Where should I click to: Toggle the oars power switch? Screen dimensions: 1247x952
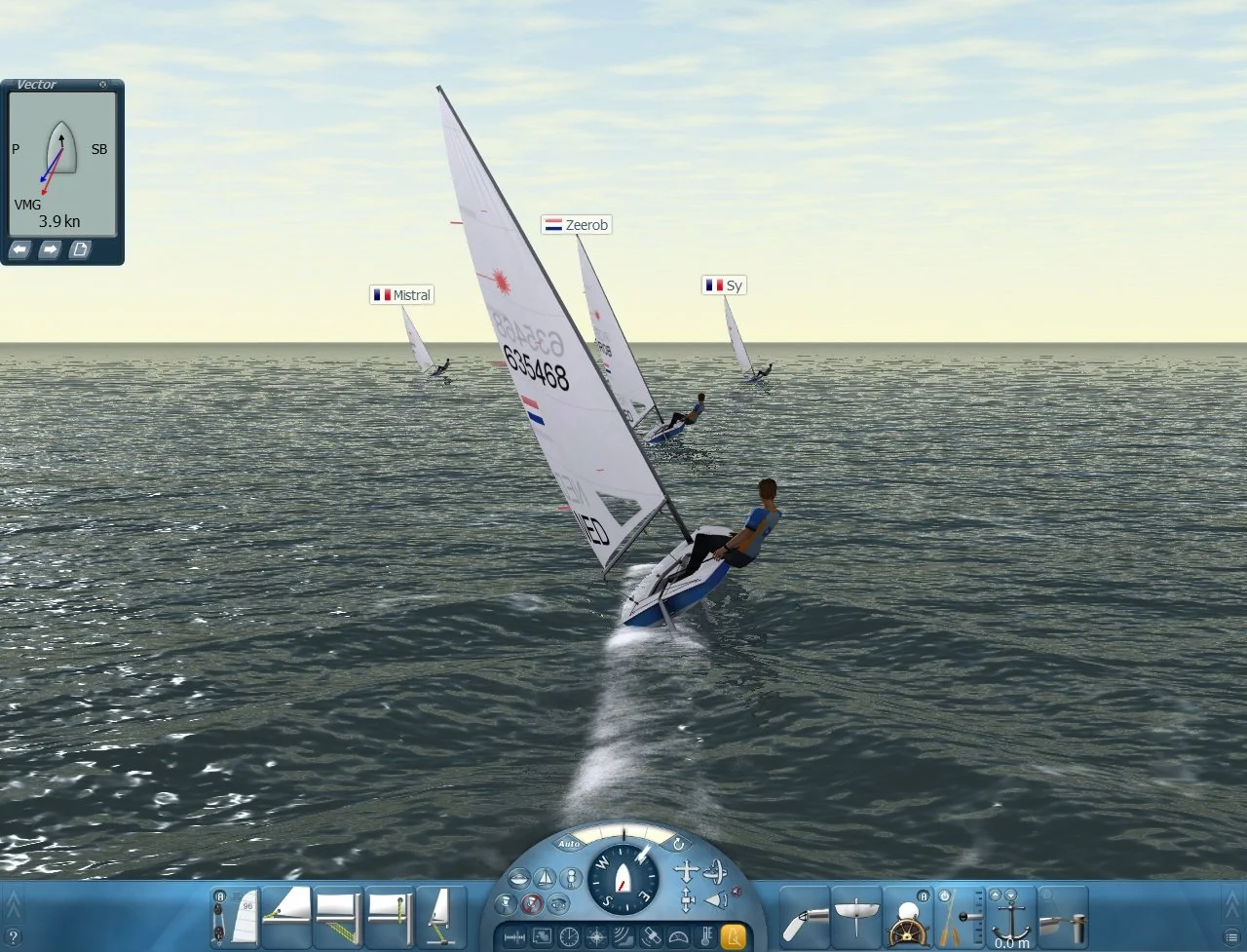(x=945, y=895)
